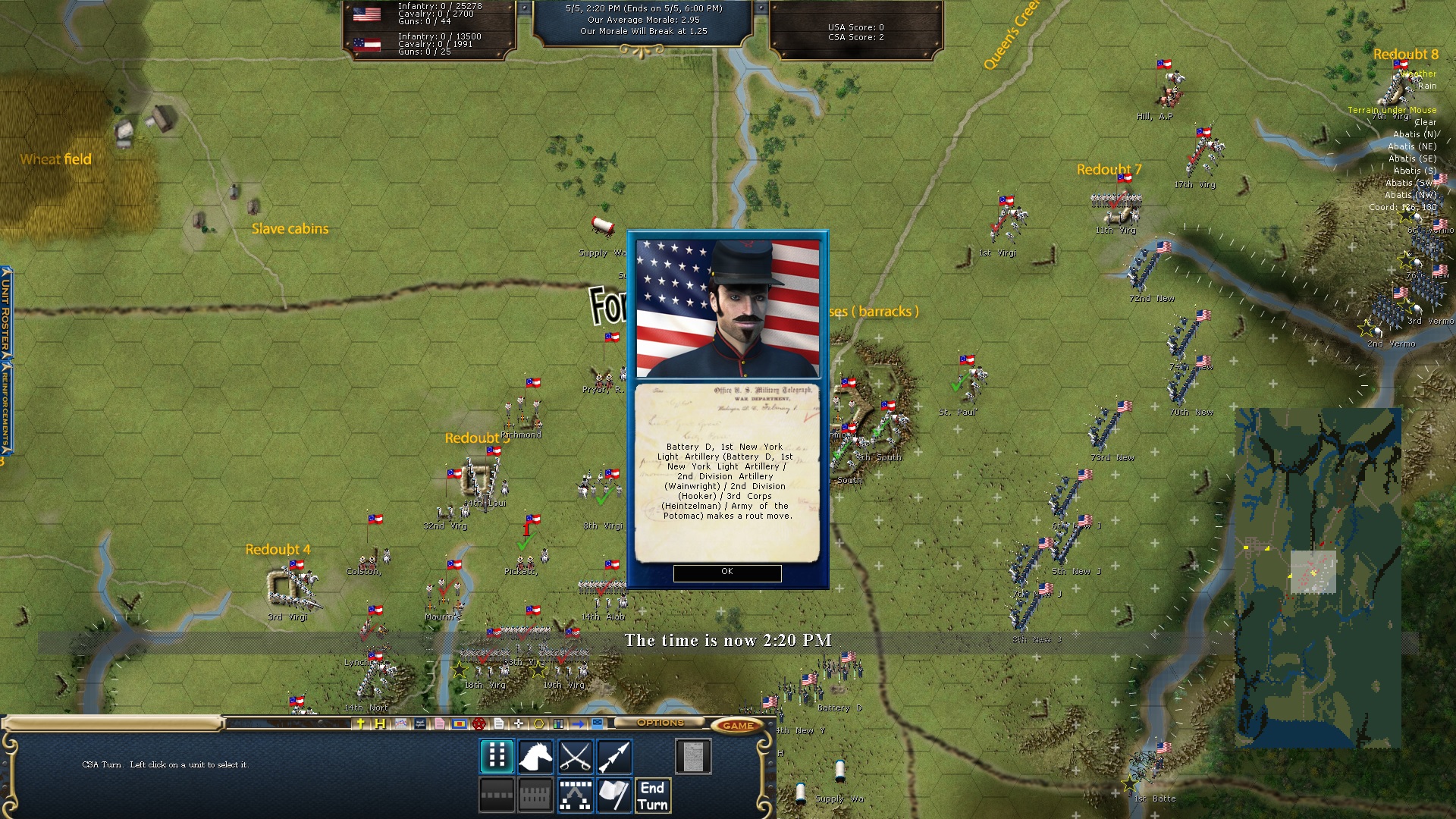Open the document report button

coord(692,756)
